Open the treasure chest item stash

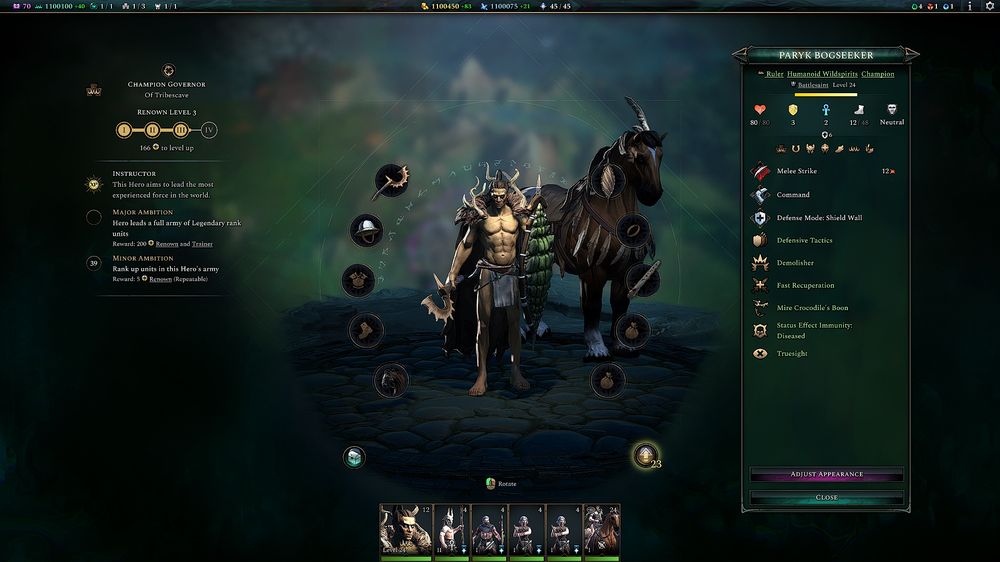(353, 457)
